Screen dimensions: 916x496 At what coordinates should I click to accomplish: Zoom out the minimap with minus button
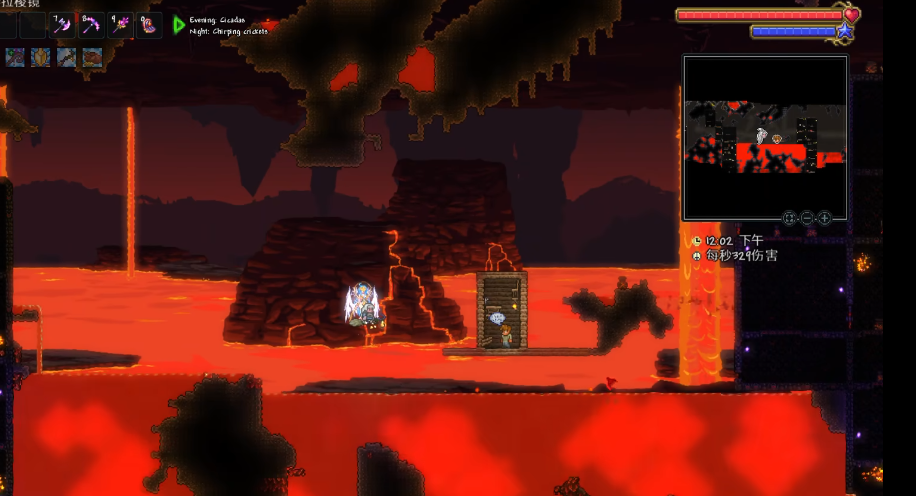[807, 218]
